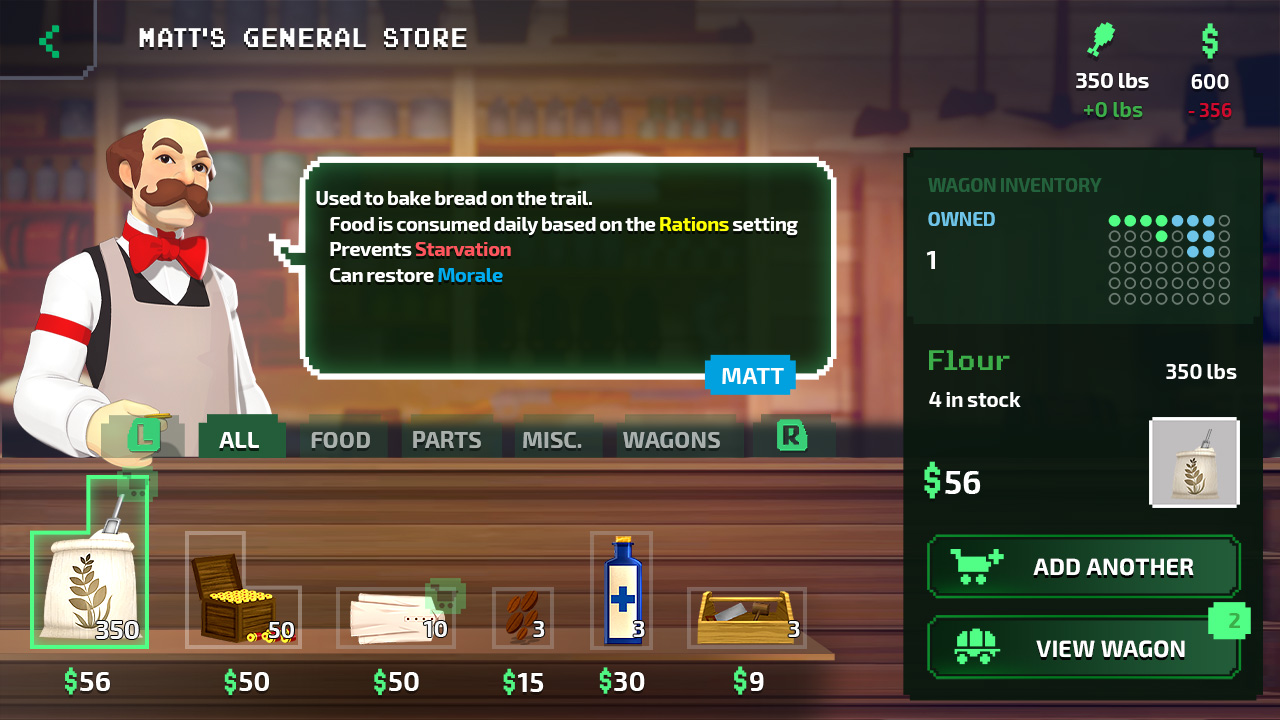This screenshot has width=1280, height=720.
Task: Click the R shoulder button indicator
Action: click(793, 437)
